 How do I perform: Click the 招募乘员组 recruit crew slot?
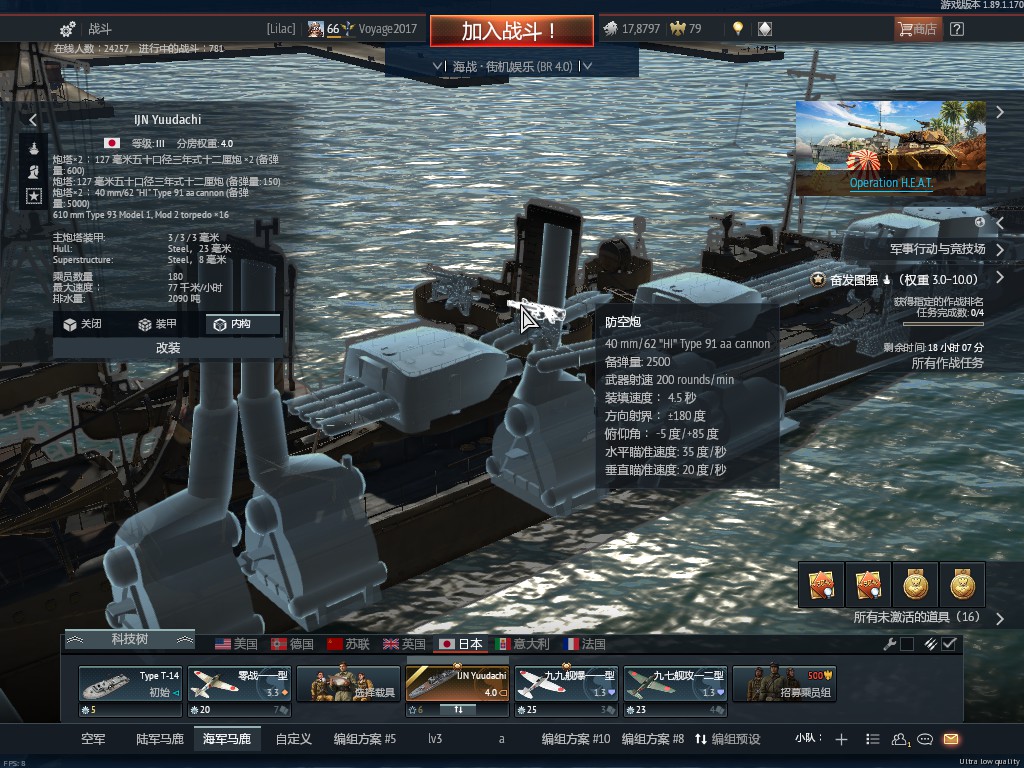click(784, 685)
